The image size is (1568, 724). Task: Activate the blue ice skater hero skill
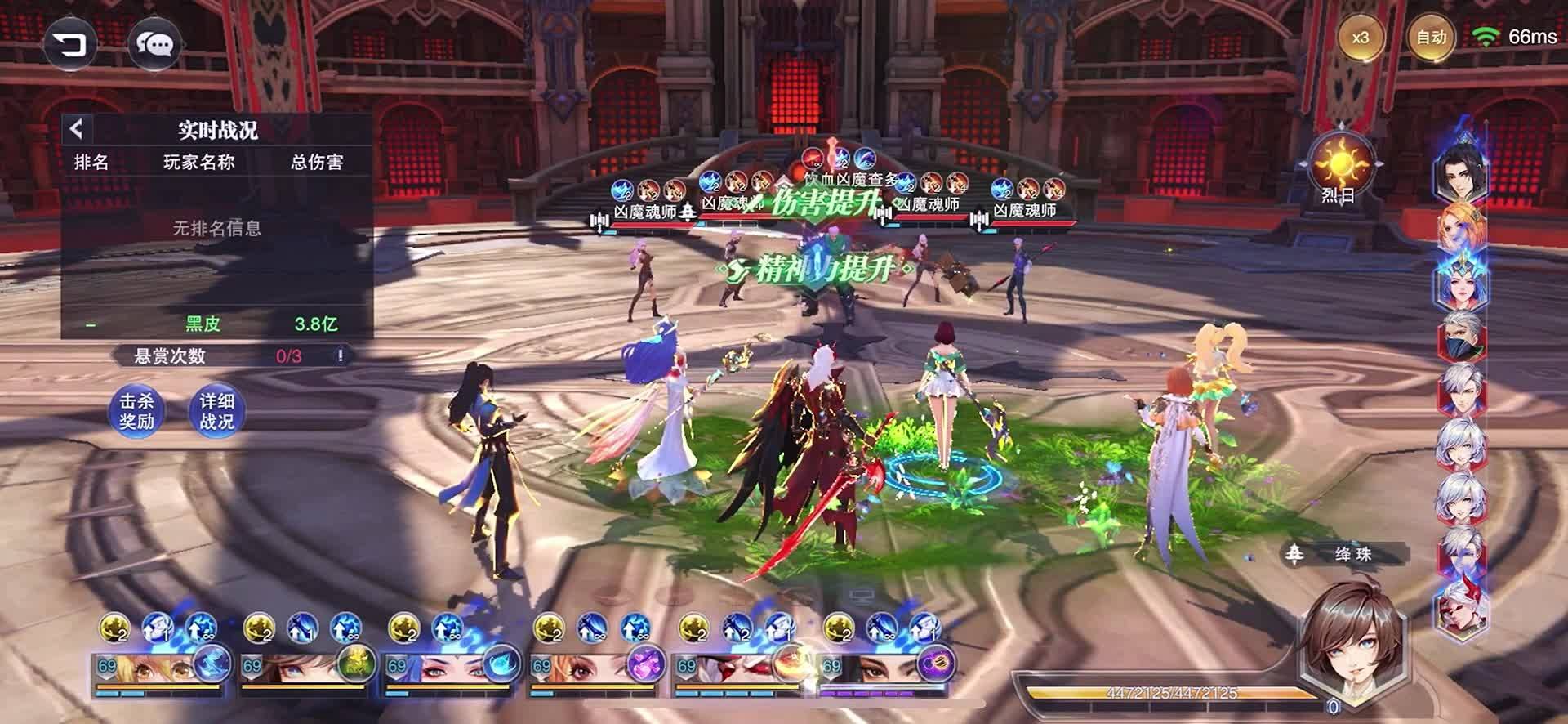click(x=212, y=664)
